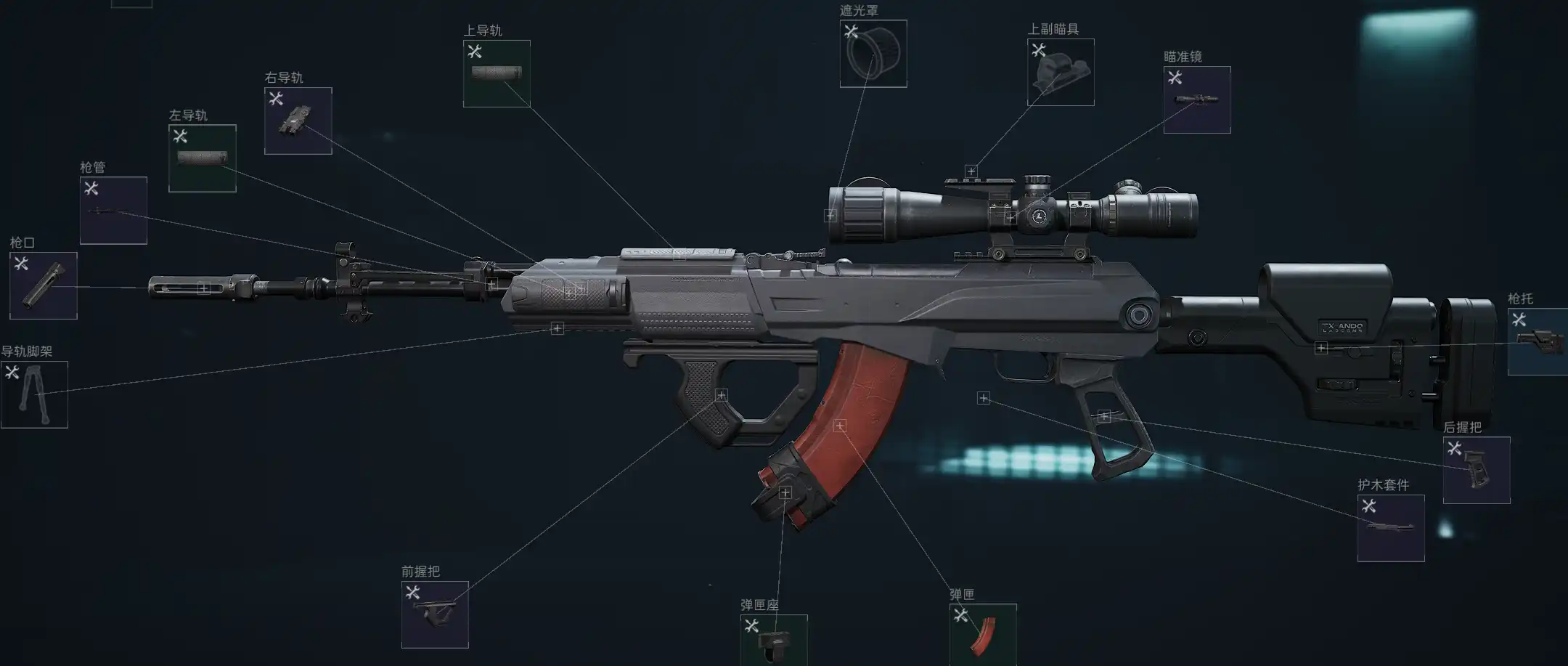This screenshot has width=1568, height=666.
Task: Open the 导轨脚架 rail bipod slot
Action: pos(34,394)
